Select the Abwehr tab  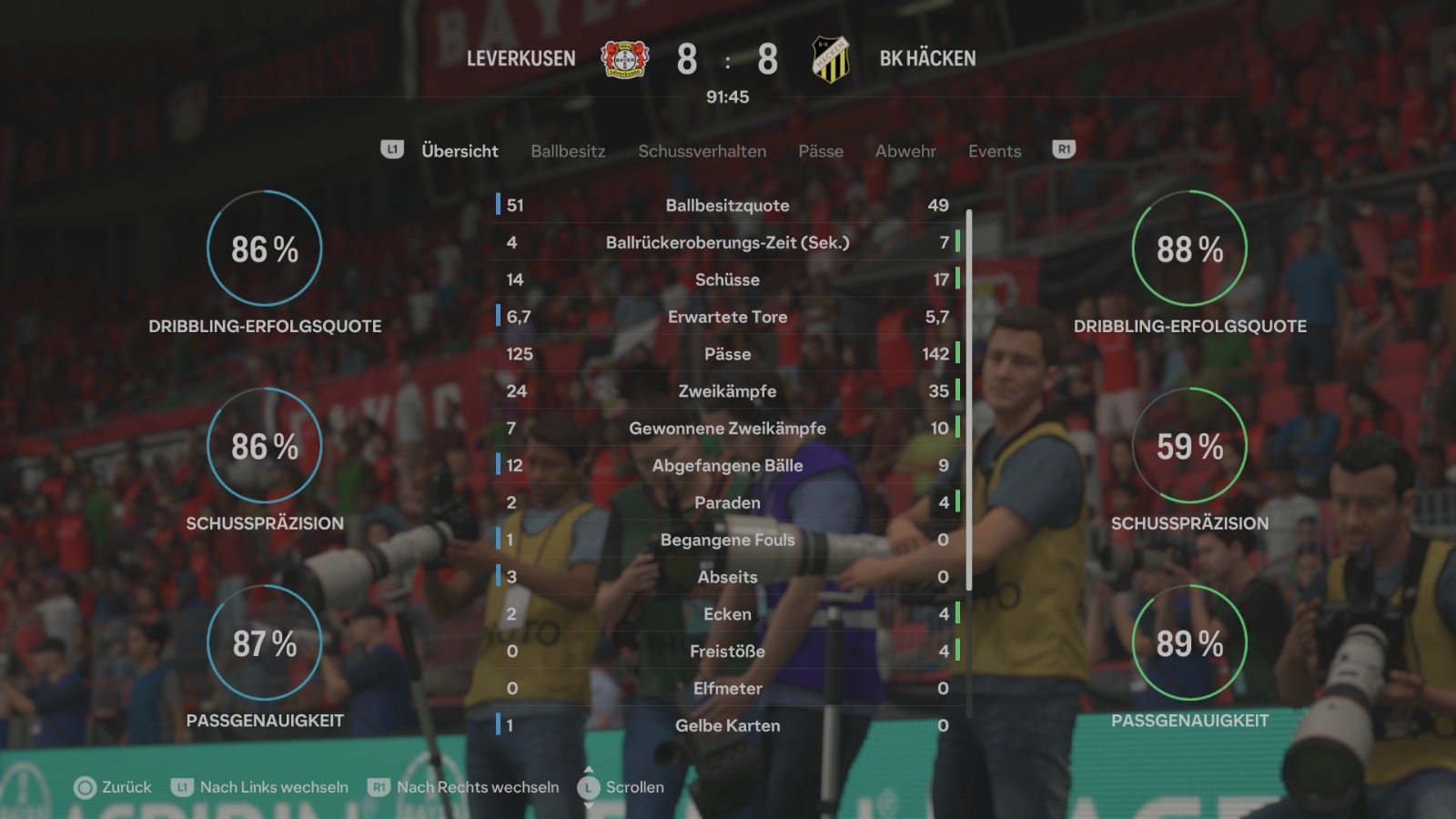(905, 151)
